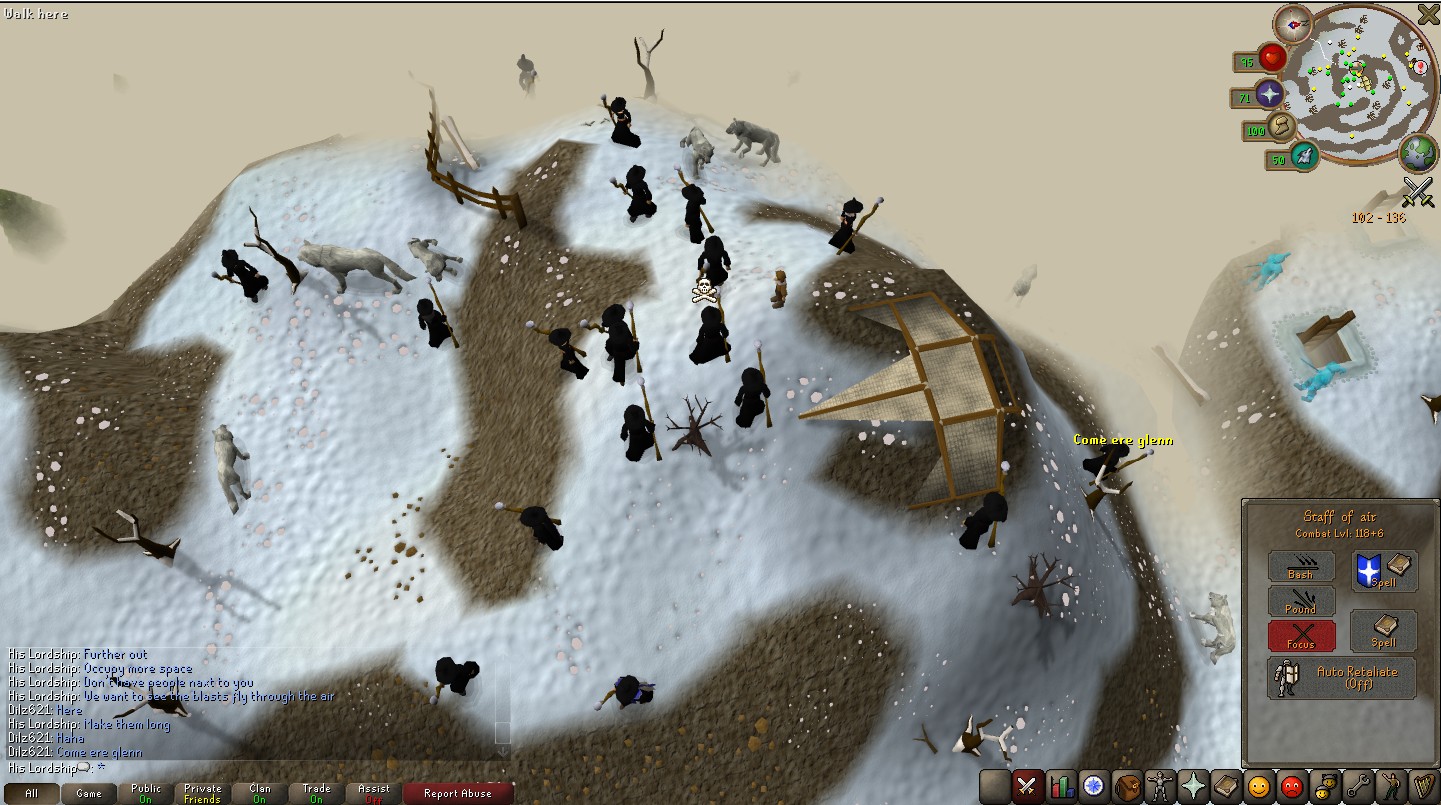Select the Focus attack style
This screenshot has width=1441, height=805.
coord(1300,636)
